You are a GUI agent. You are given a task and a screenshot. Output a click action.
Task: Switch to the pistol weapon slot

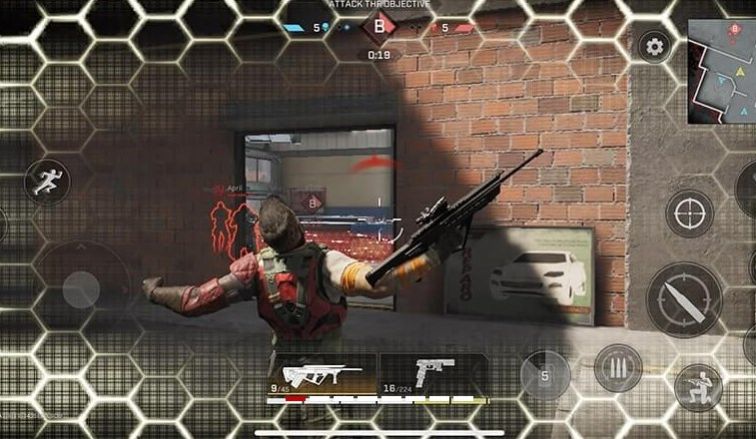[x=433, y=376]
